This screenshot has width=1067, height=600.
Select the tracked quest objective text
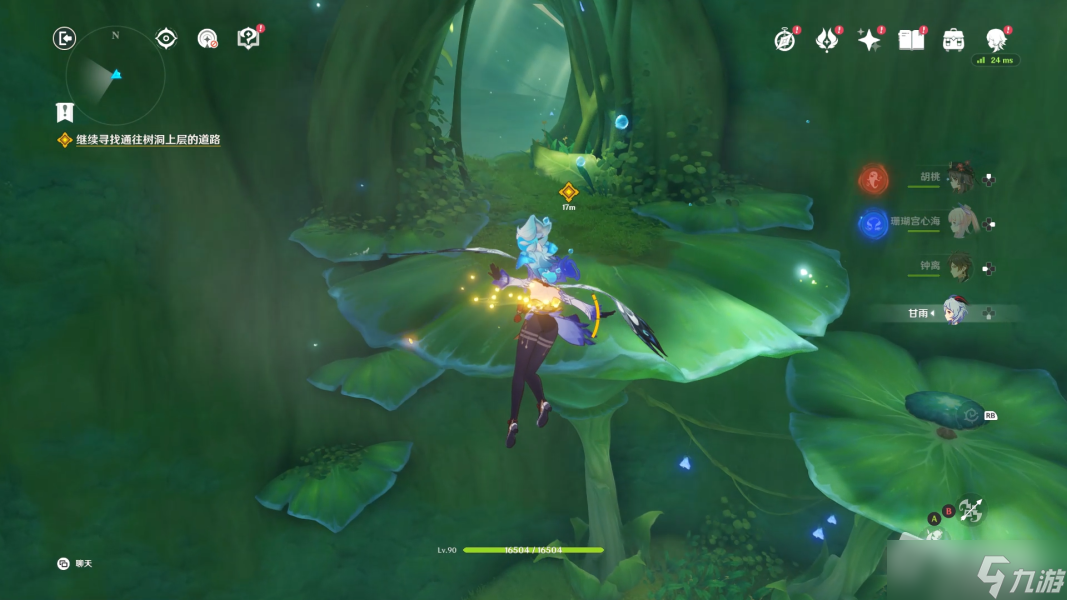tap(147, 140)
